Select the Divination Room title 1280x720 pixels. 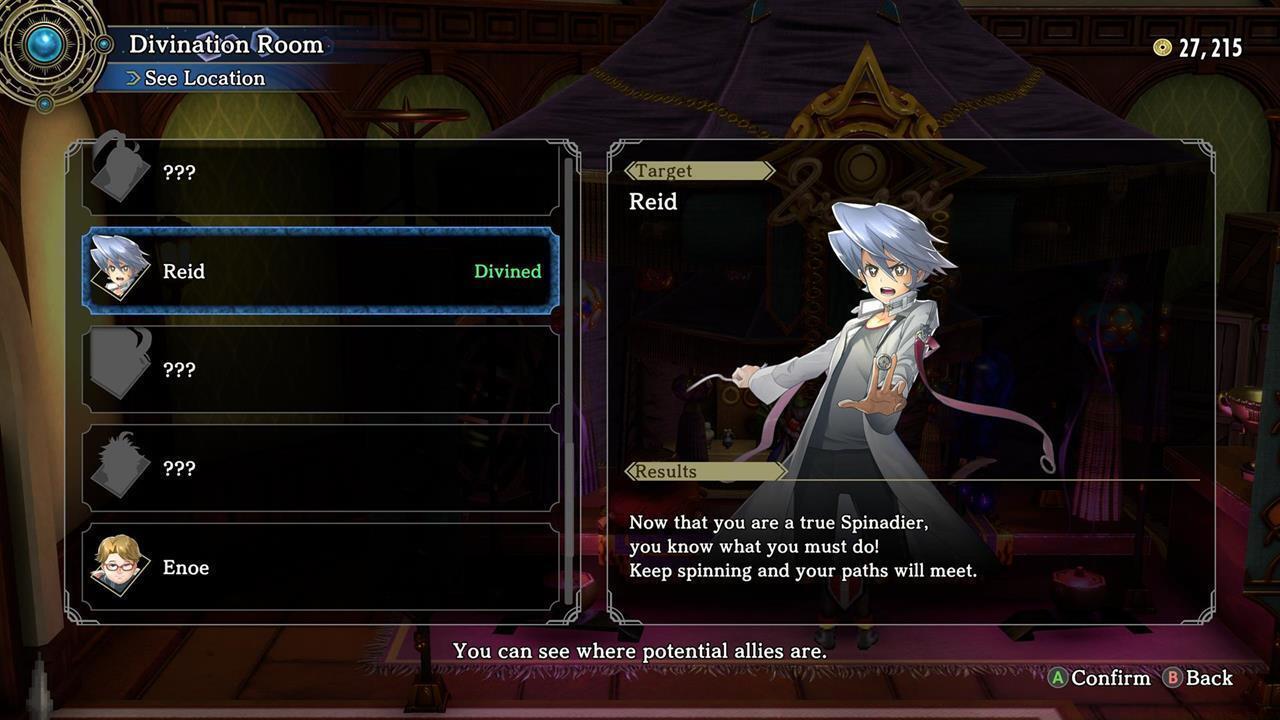pyautogui.click(x=227, y=44)
